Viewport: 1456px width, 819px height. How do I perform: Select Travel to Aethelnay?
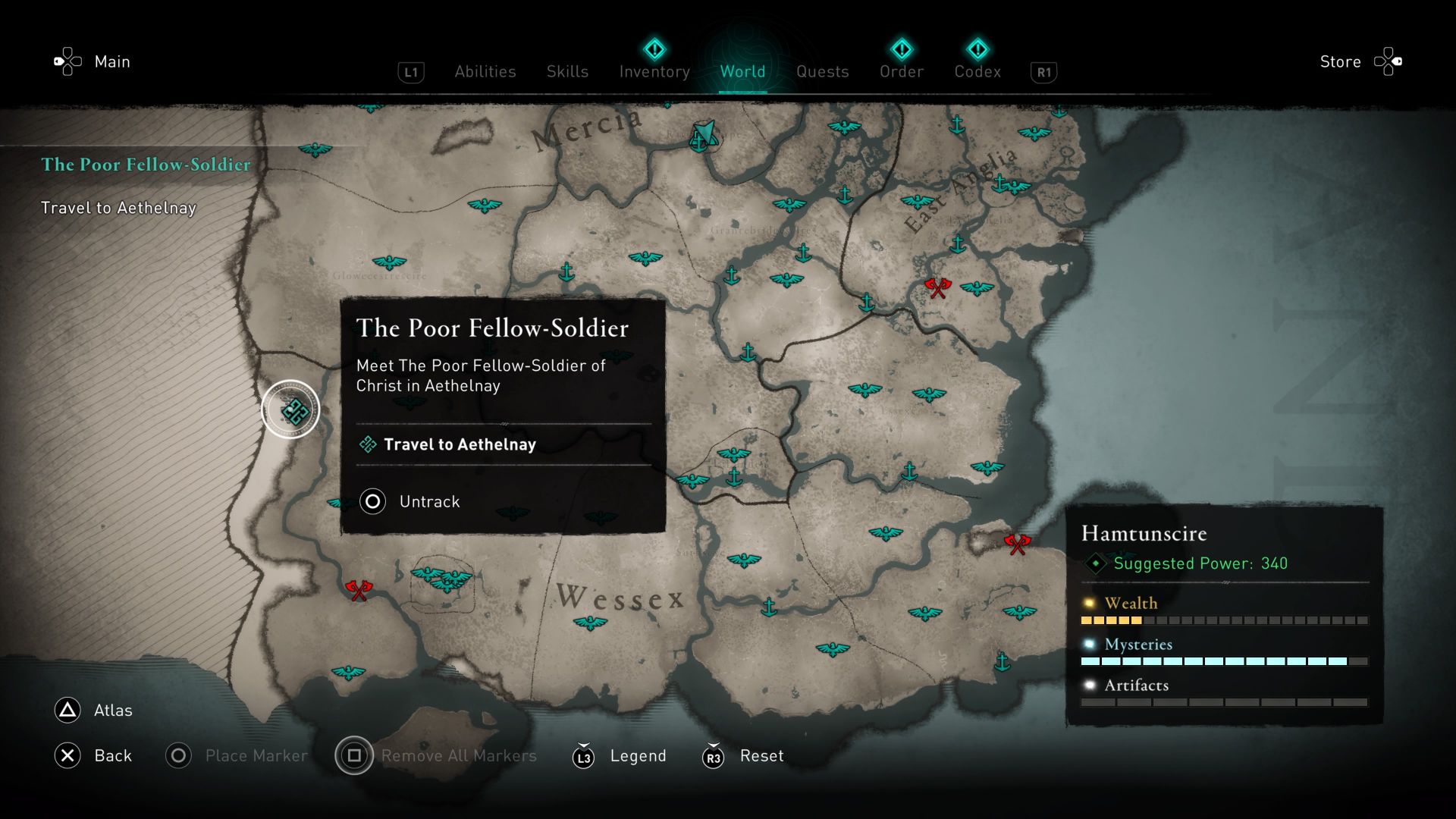[x=460, y=445]
